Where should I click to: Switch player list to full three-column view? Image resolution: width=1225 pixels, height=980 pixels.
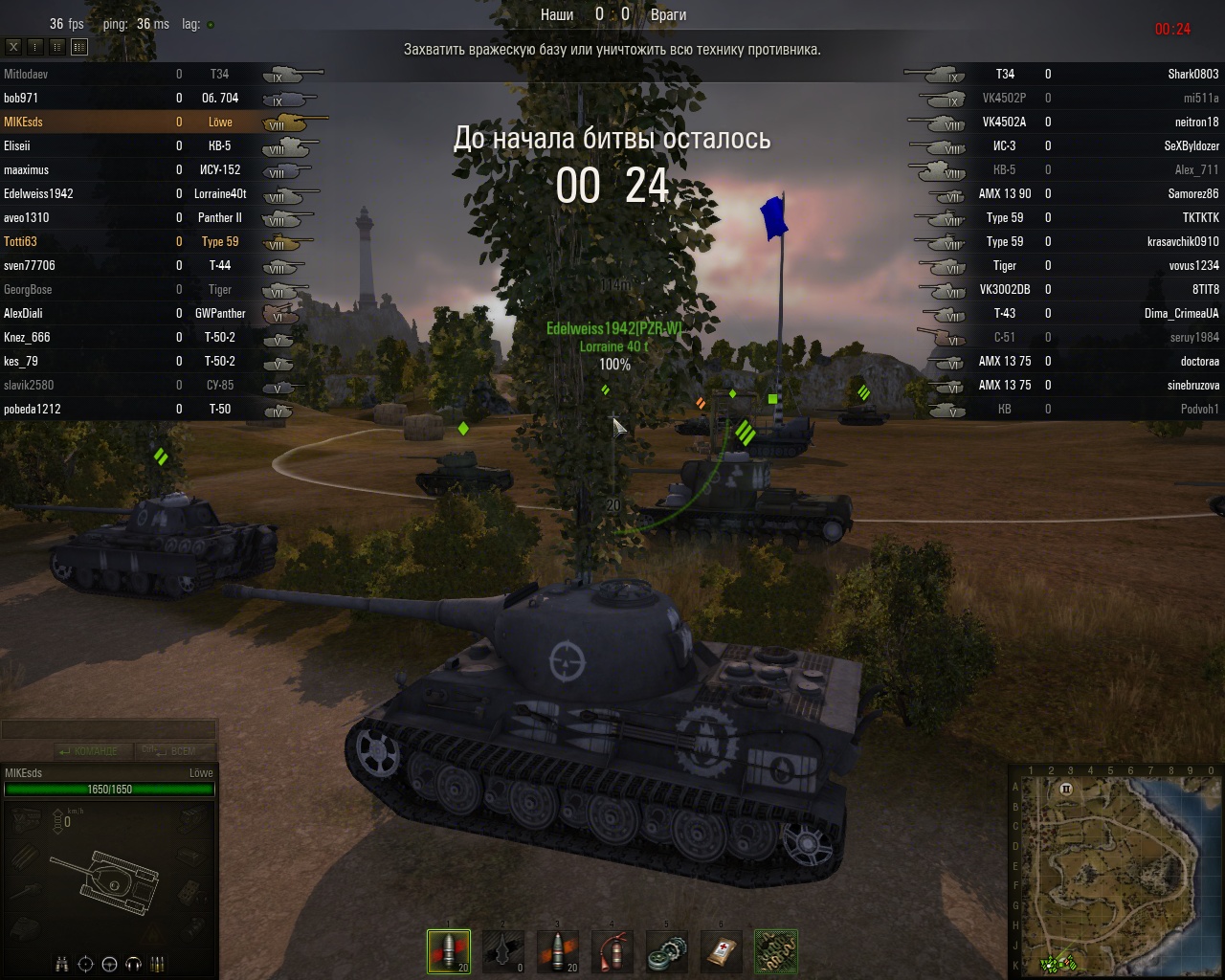pyautogui.click(x=79, y=46)
